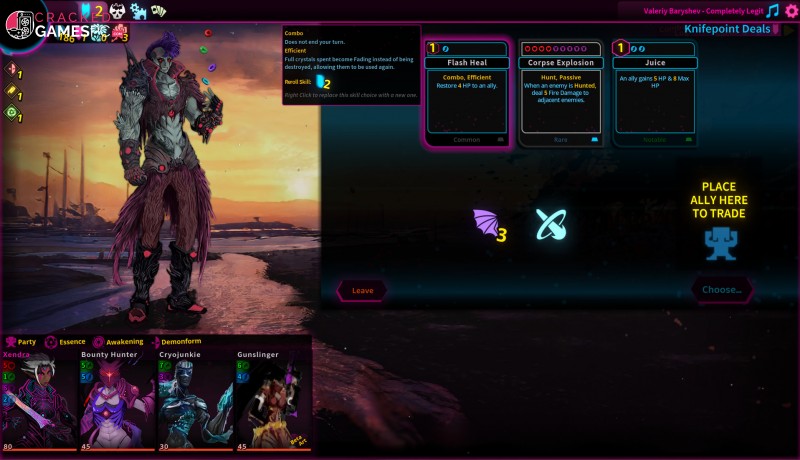The width and height of the screenshot is (800, 460).
Task: Leave the Knifepoint Deals shop
Action: (x=362, y=290)
